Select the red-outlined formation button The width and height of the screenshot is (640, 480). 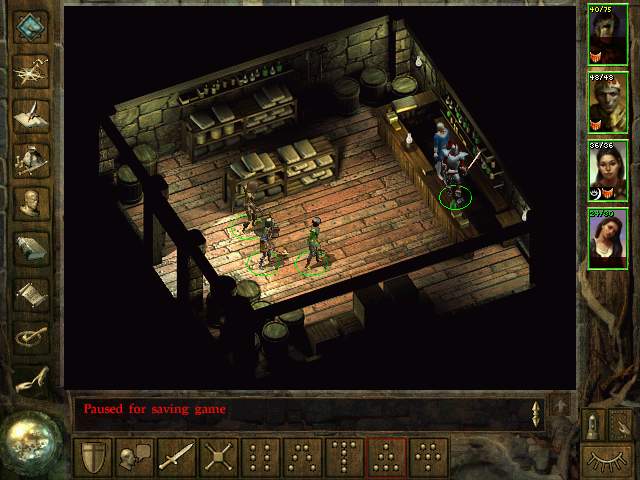[386, 456]
